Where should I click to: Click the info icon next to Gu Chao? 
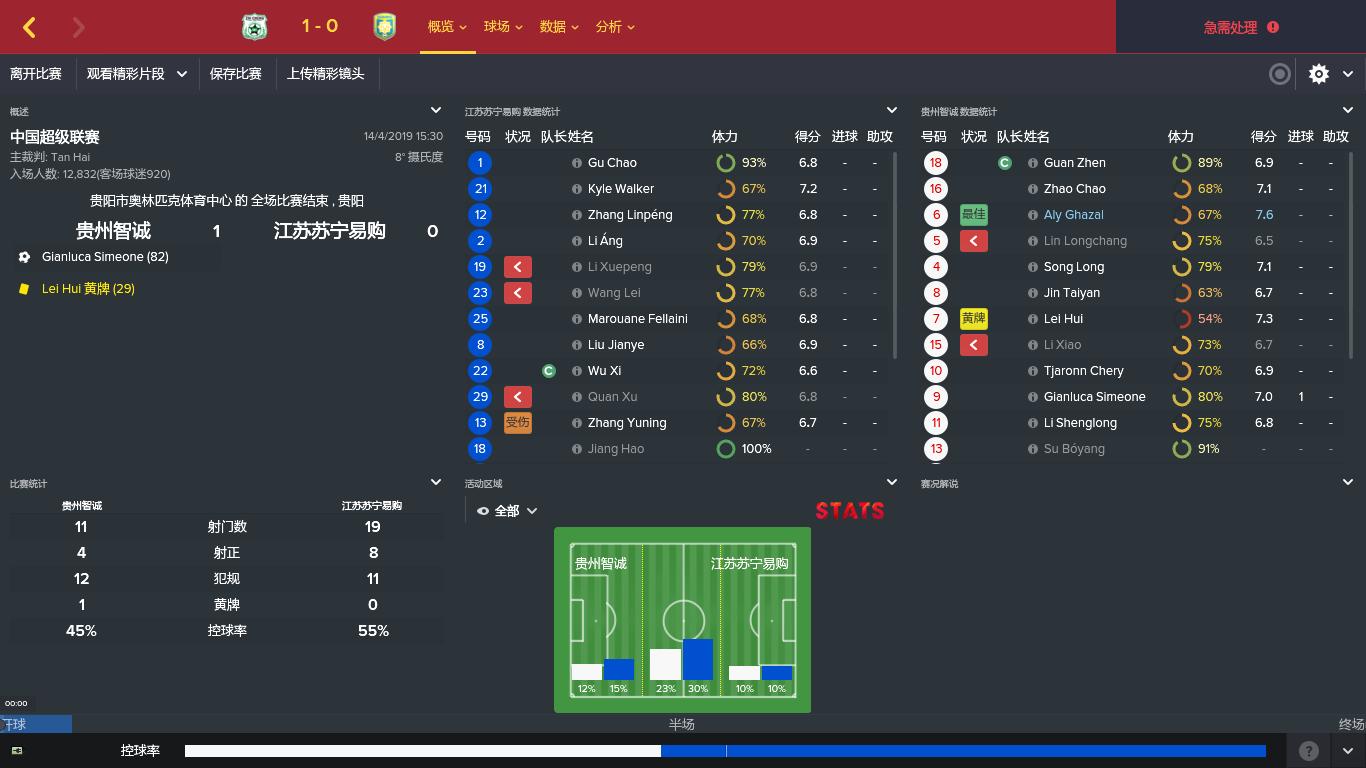tap(576, 162)
